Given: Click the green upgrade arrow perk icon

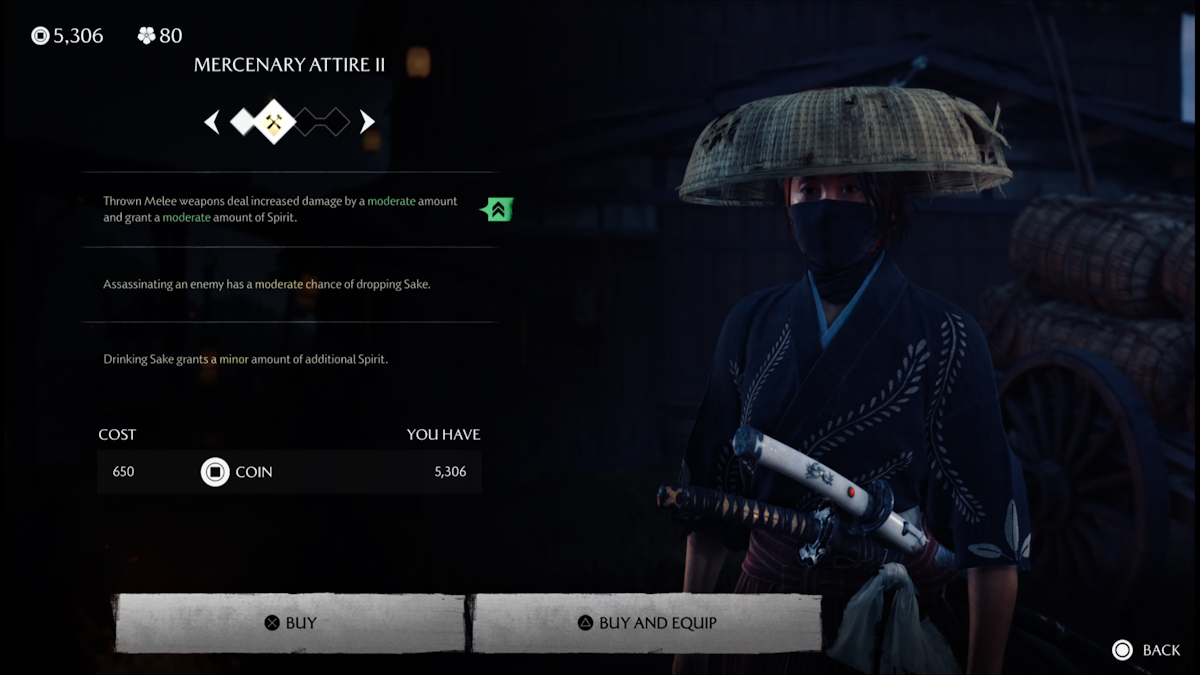Looking at the screenshot, I should (x=497, y=209).
